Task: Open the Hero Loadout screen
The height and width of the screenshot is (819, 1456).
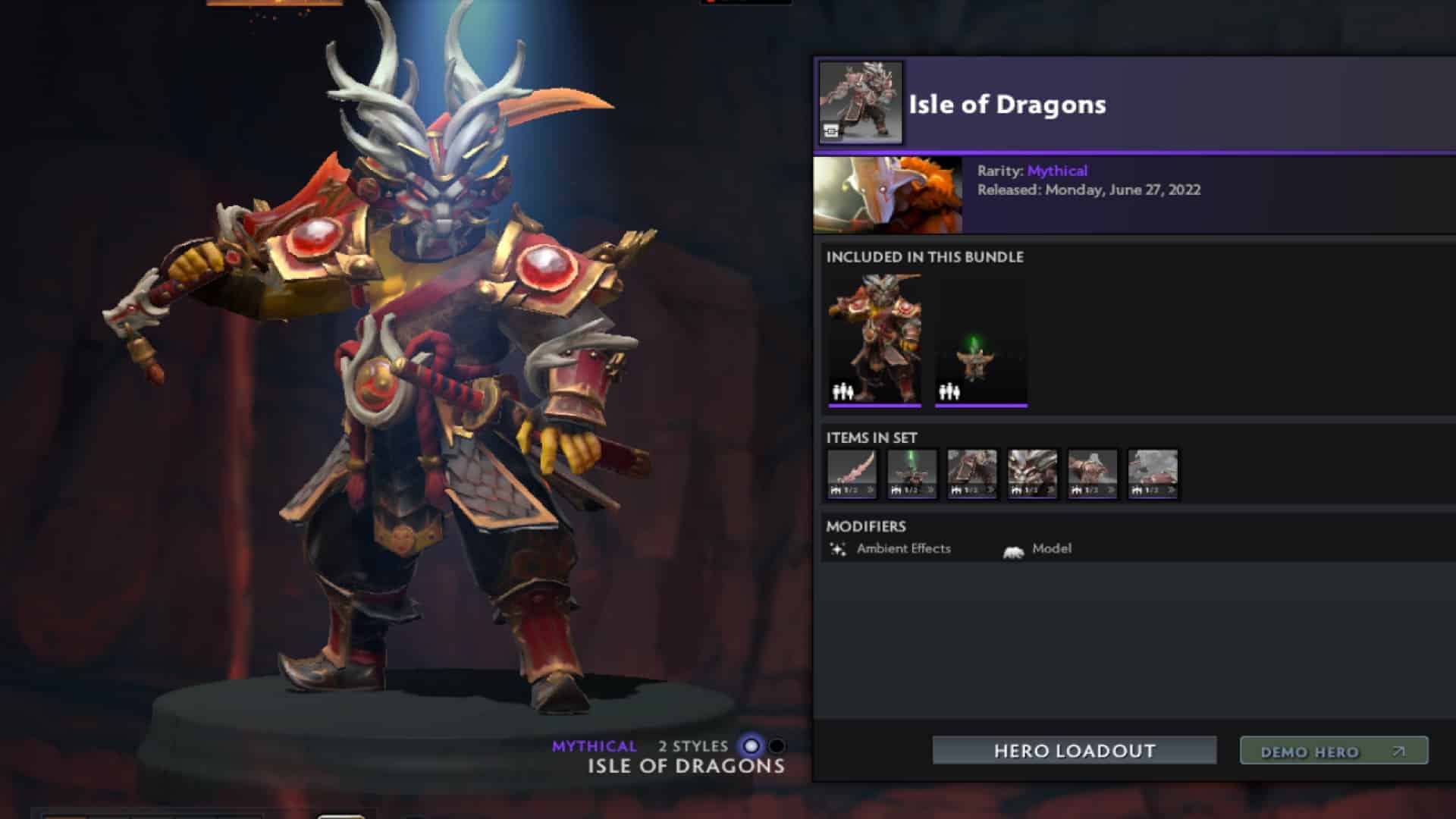Action: (x=1074, y=752)
